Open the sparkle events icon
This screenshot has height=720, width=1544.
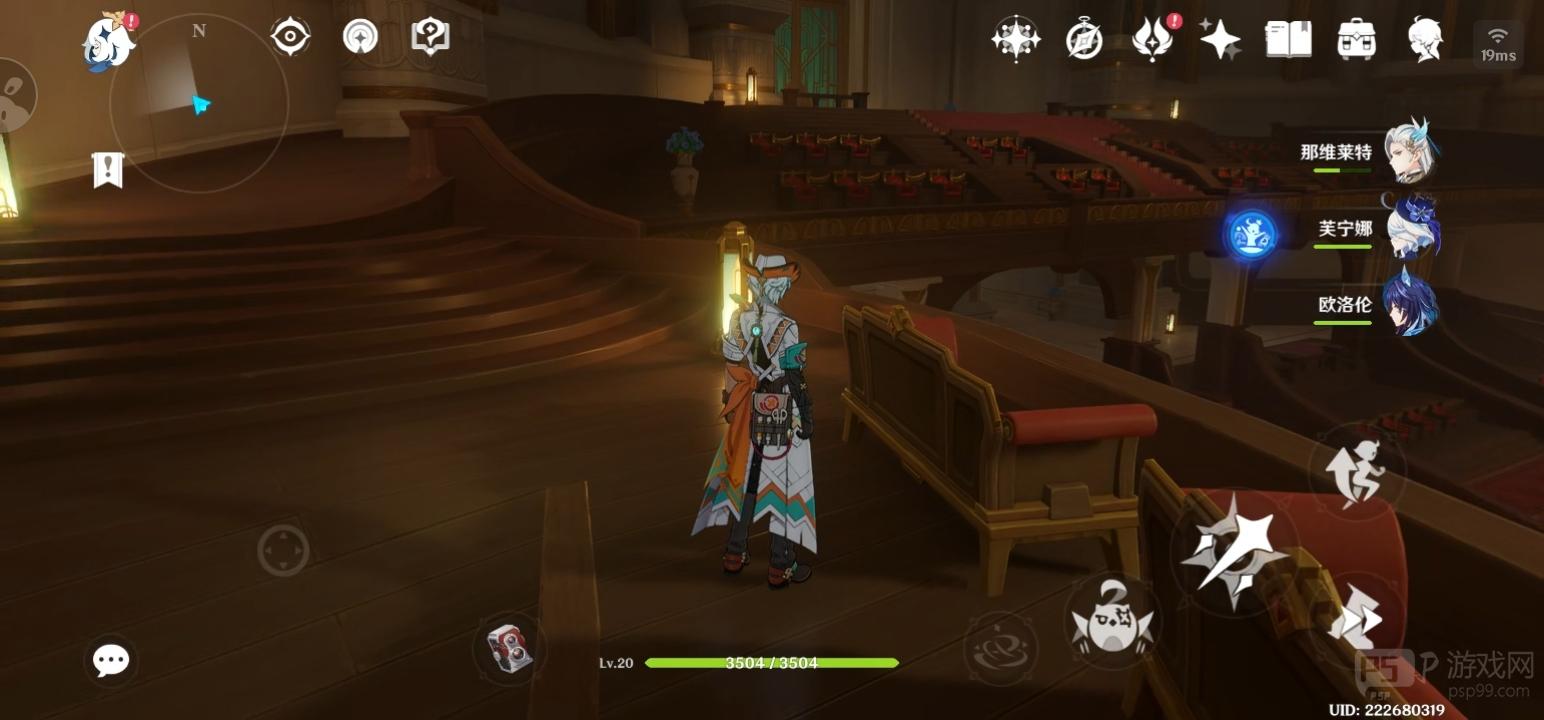tap(1220, 40)
